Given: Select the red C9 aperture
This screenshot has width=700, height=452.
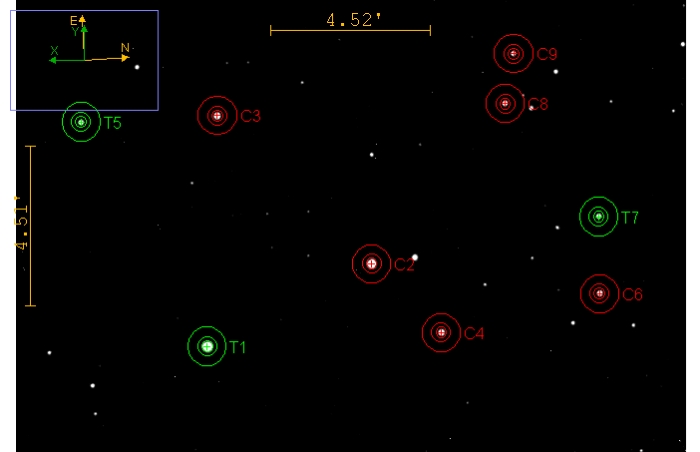Looking at the screenshot, I should [513, 54].
